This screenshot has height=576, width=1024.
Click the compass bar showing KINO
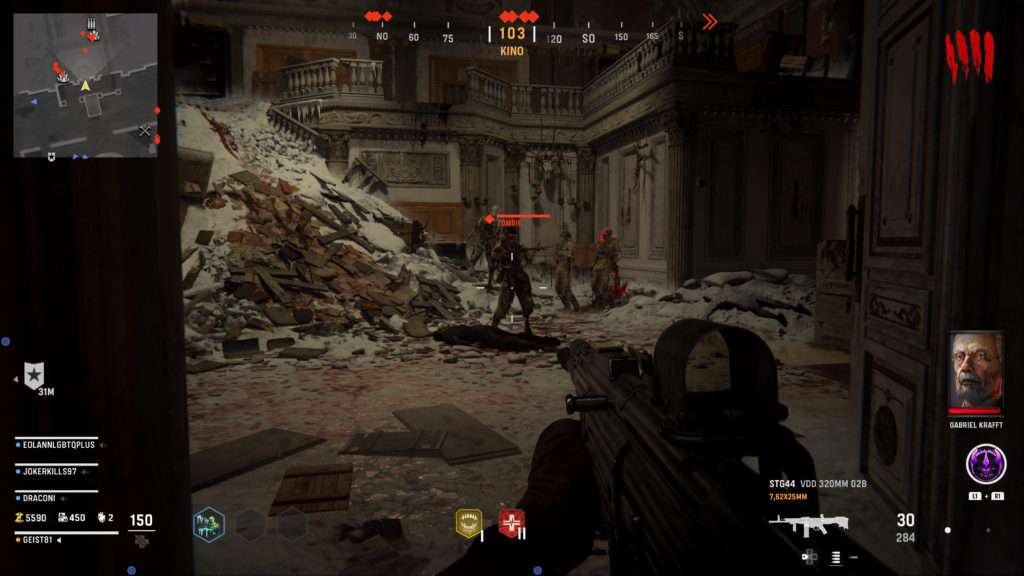tap(512, 36)
